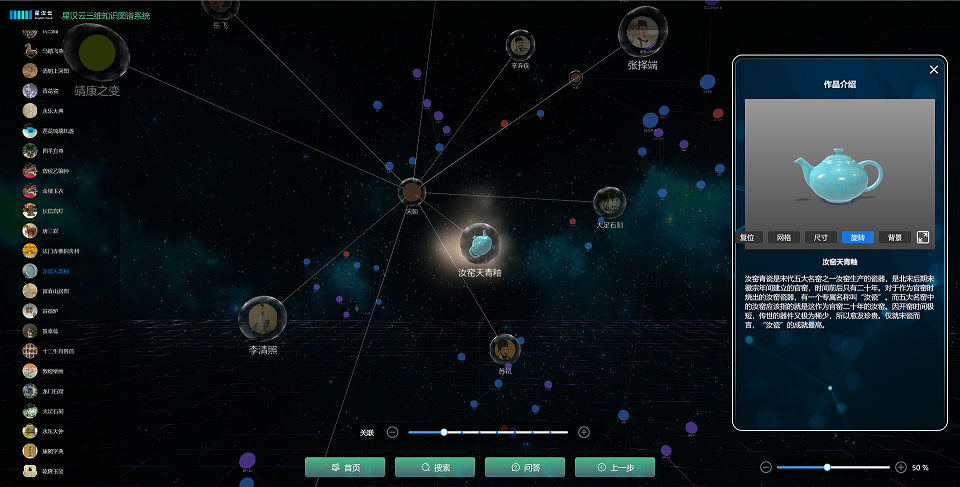Expand the 3D model viewer to fullscreen
Viewport: 960px width, 487px height.
coord(923,237)
